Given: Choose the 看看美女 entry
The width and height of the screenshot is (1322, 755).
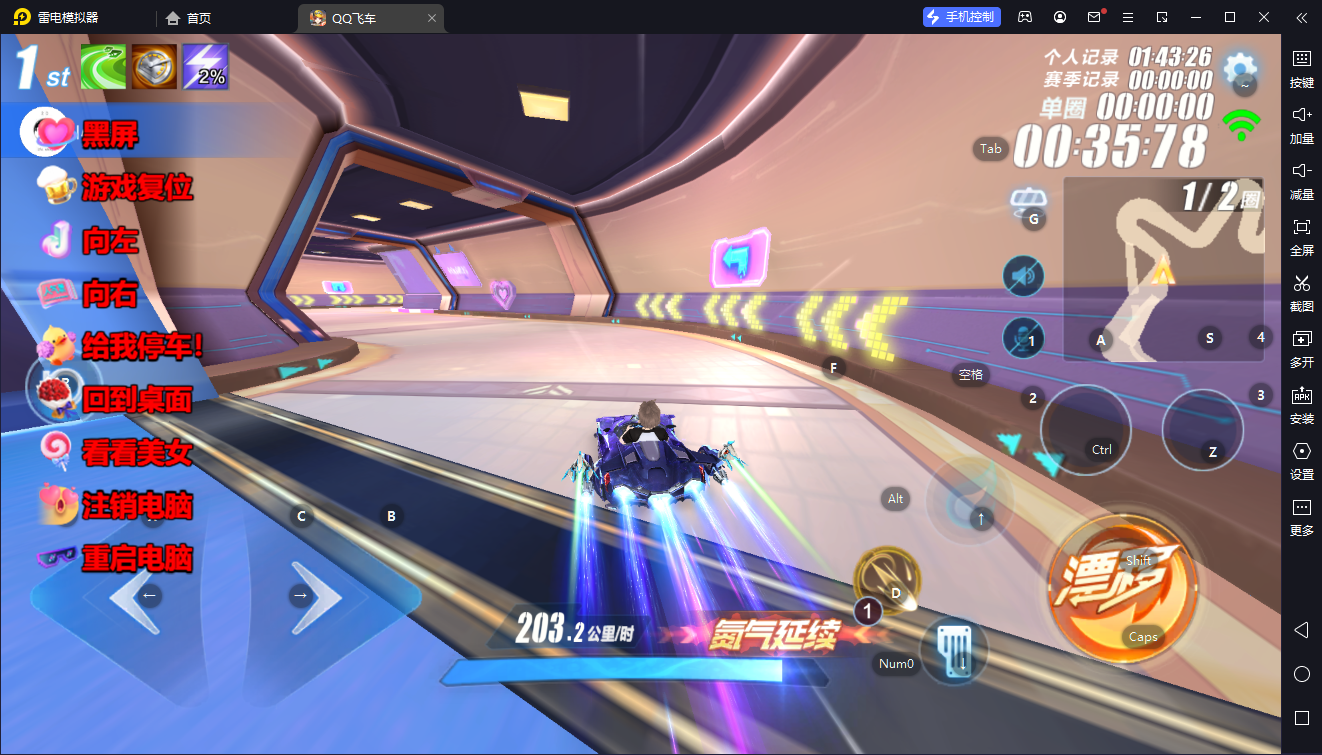Looking at the screenshot, I should click(x=137, y=453).
